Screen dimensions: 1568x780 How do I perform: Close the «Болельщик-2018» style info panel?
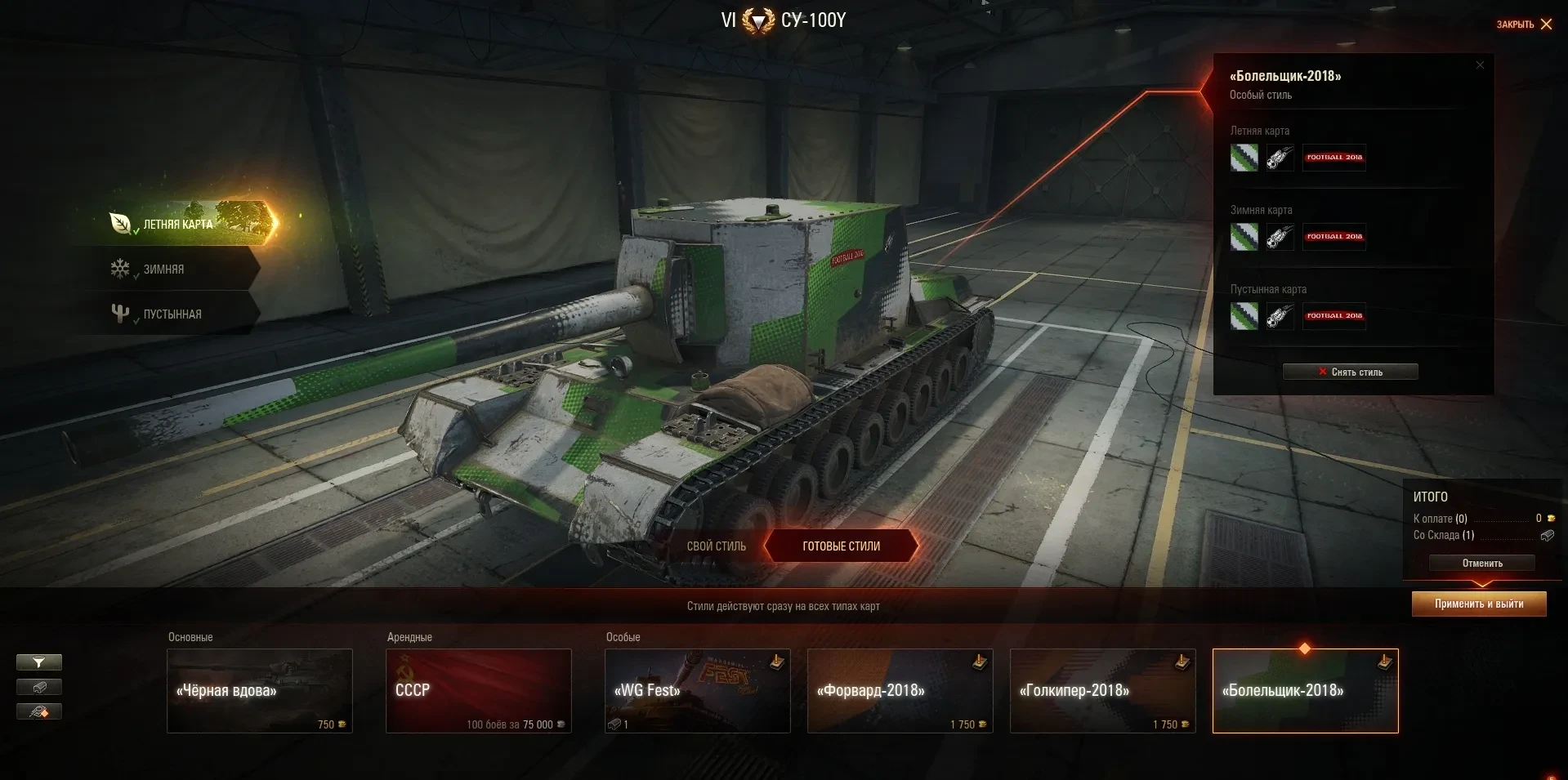click(x=1480, y=65)
